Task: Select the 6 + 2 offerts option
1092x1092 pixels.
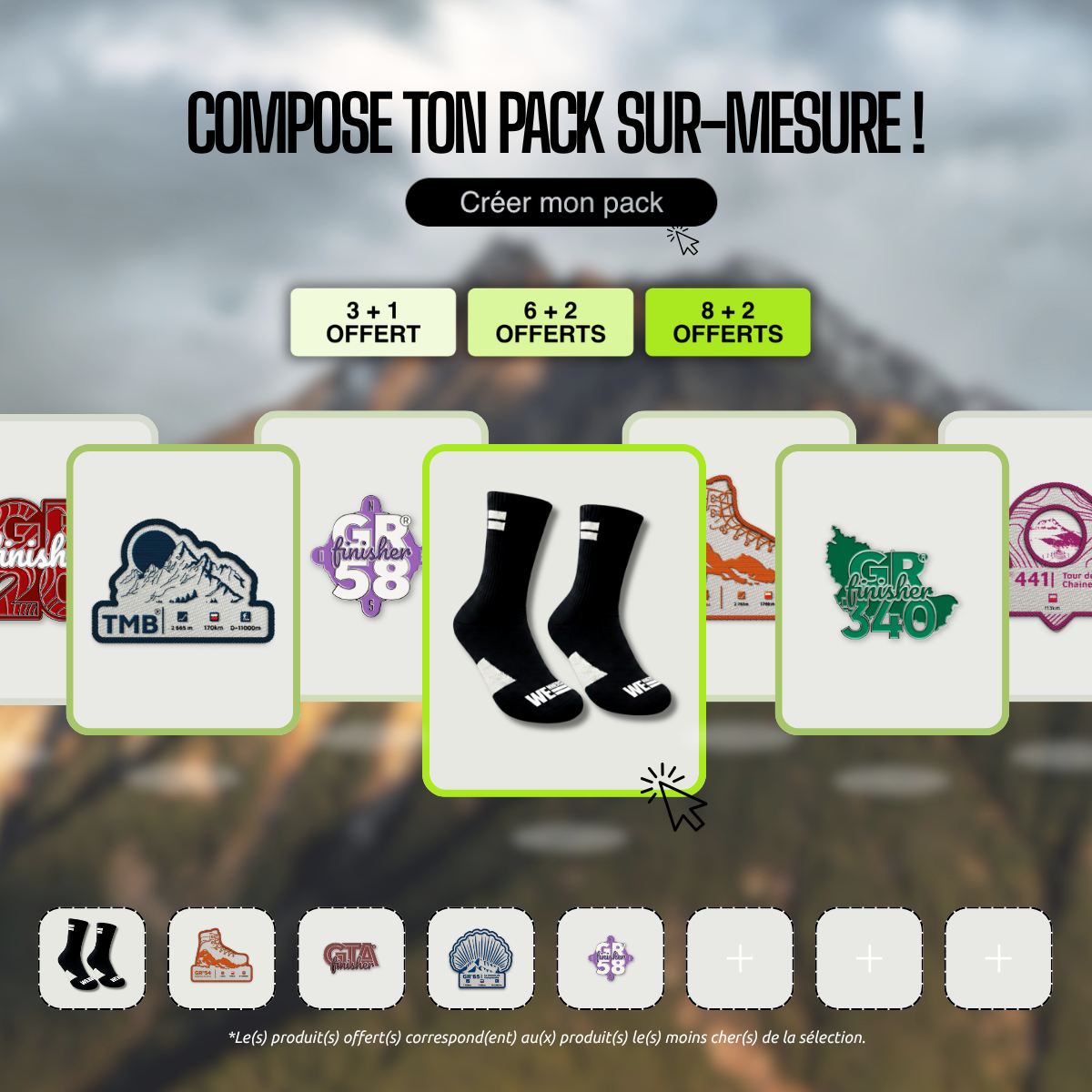Action: pos(551,322)
